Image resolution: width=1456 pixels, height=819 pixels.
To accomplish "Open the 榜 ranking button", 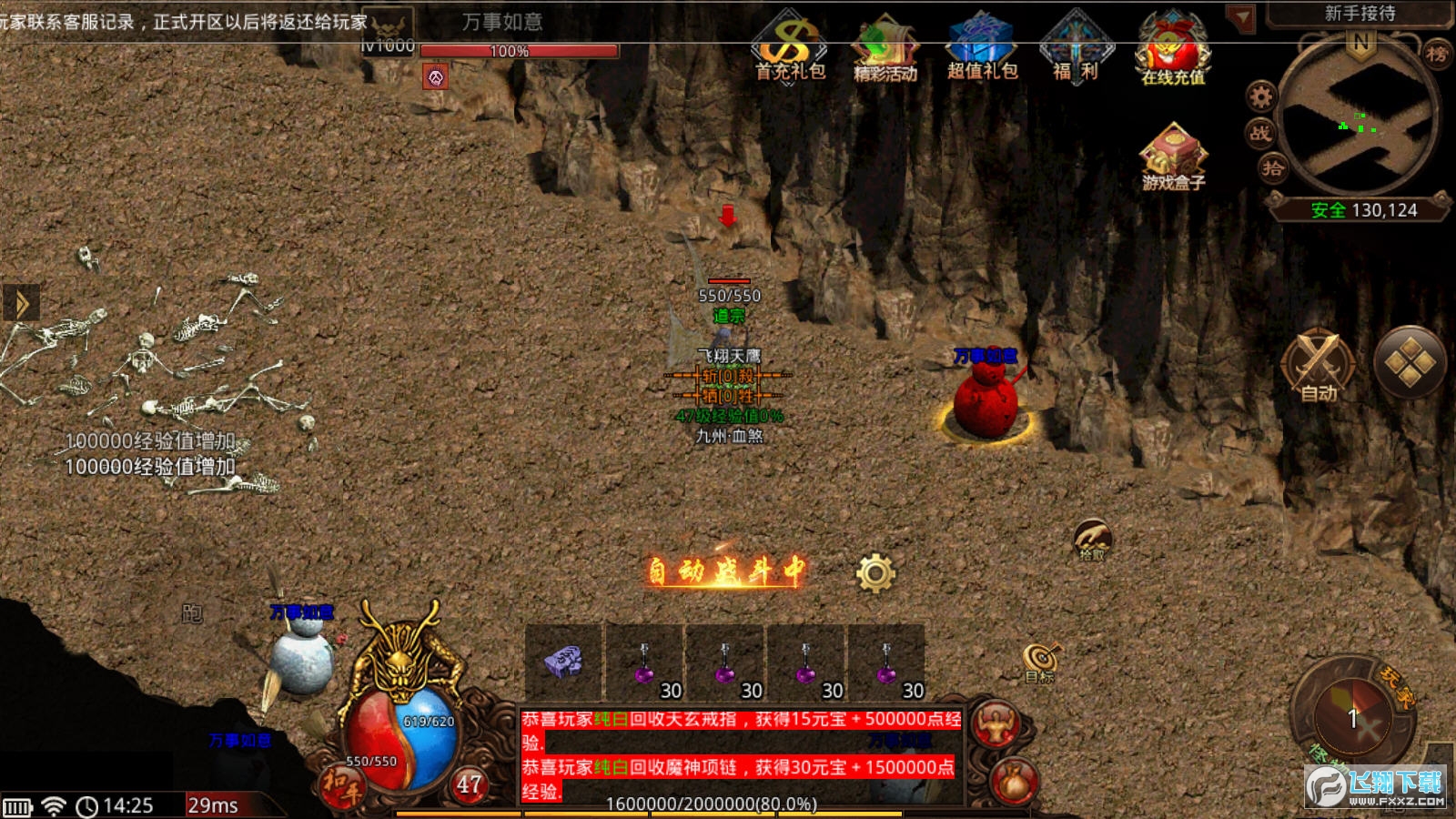I will (x=1436, y=54).
